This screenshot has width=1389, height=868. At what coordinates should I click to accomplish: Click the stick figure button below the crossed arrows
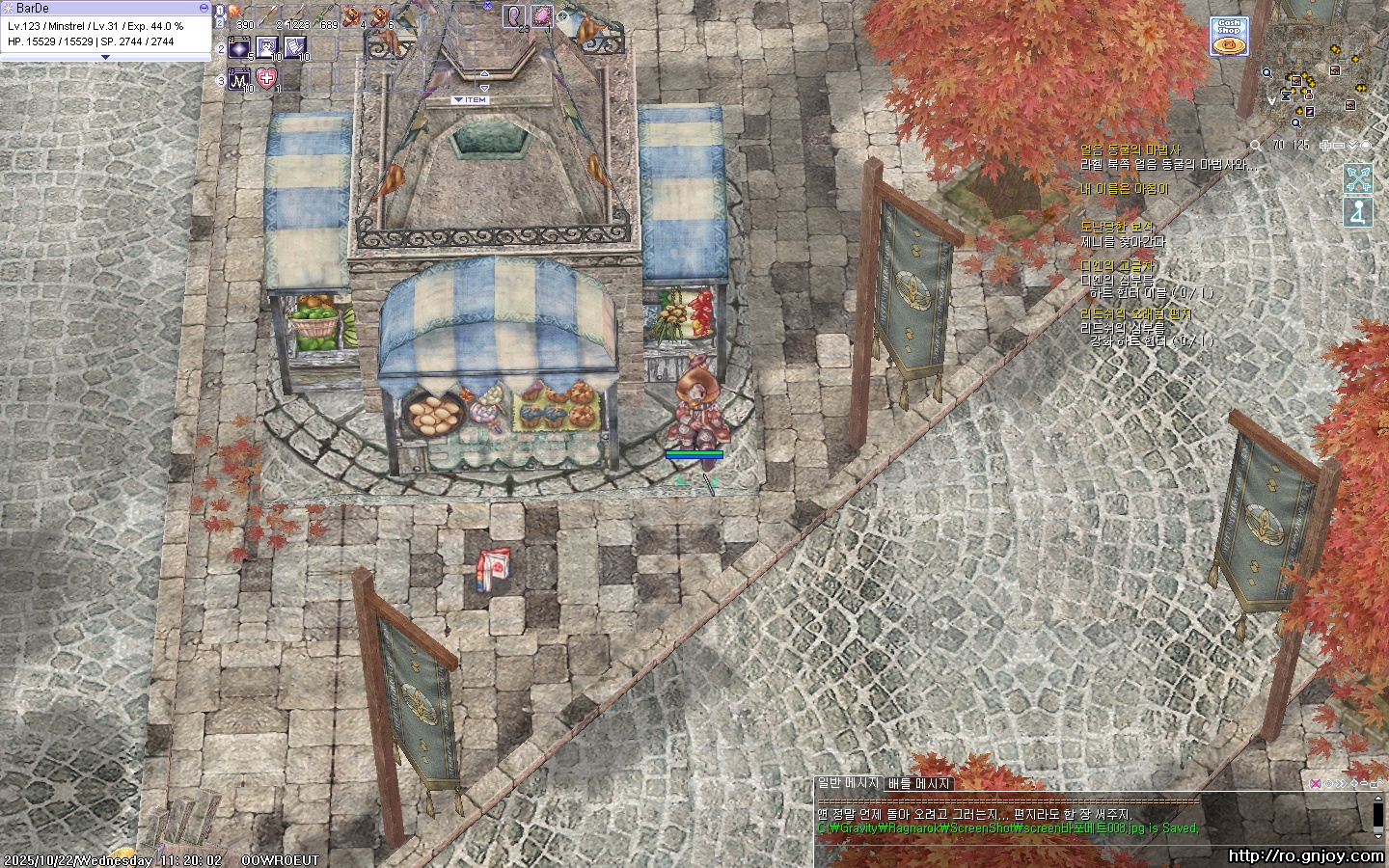[x=1358, y=212]
